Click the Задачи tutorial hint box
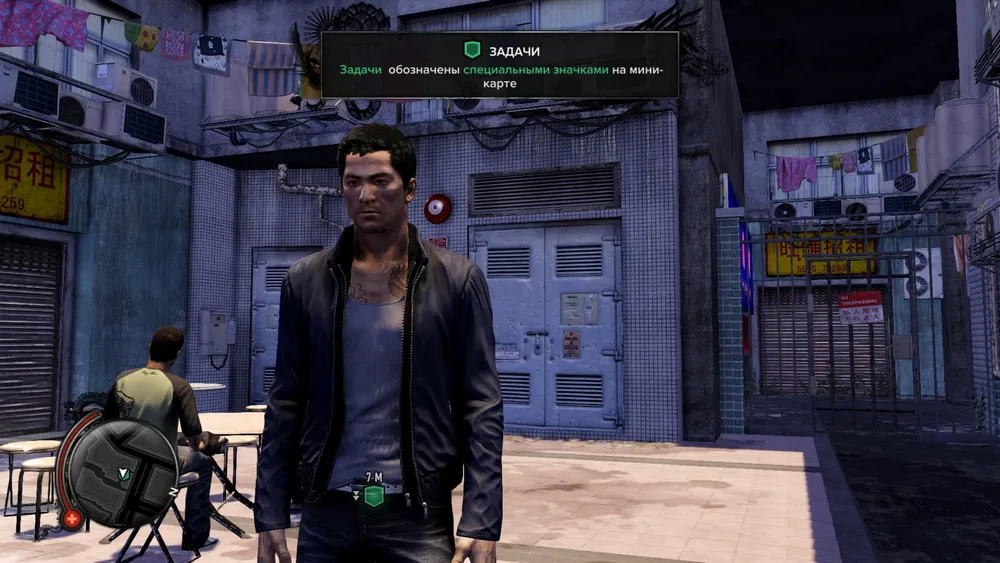 pos(499,65)
